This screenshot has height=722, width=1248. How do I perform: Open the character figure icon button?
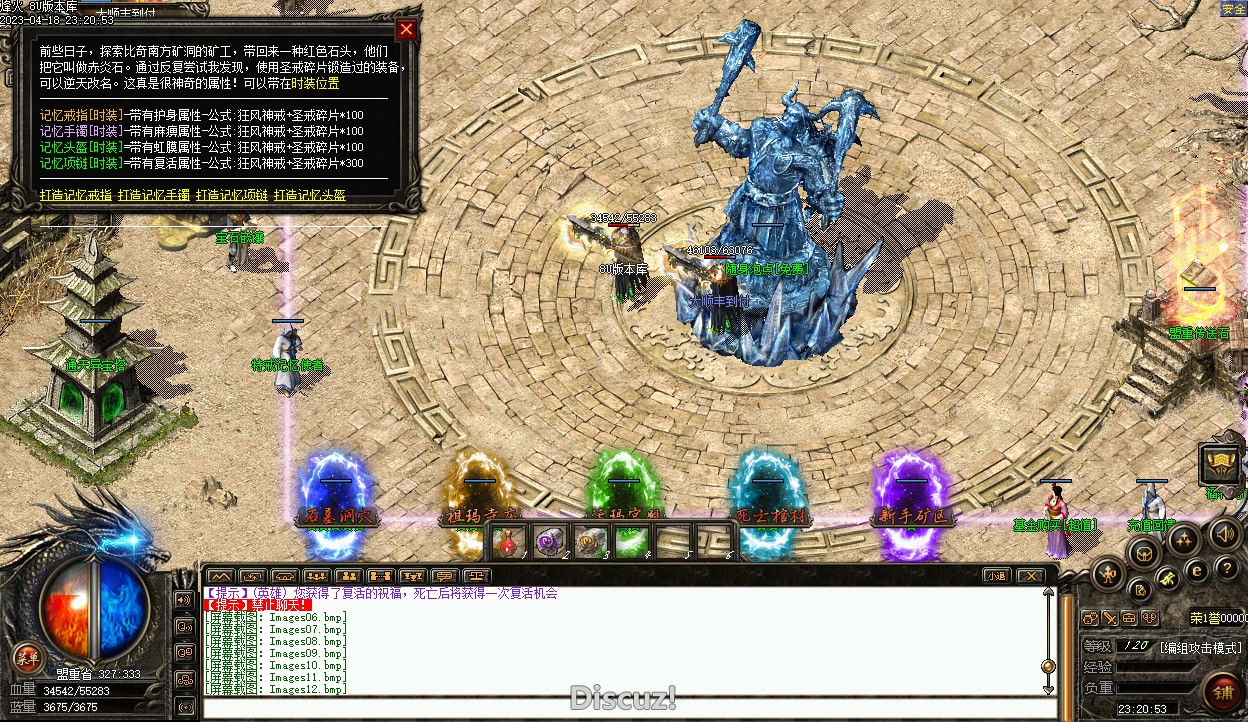tap(1110, 574)
